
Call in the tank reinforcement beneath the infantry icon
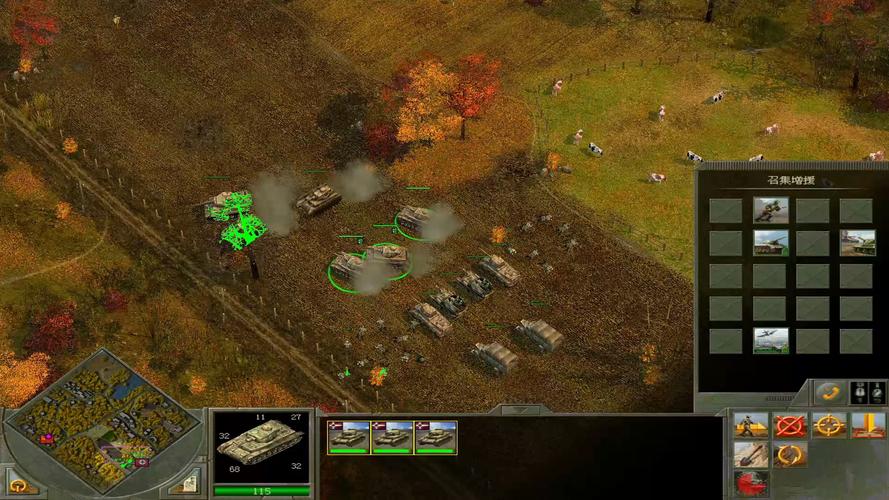tap(770, 243)
